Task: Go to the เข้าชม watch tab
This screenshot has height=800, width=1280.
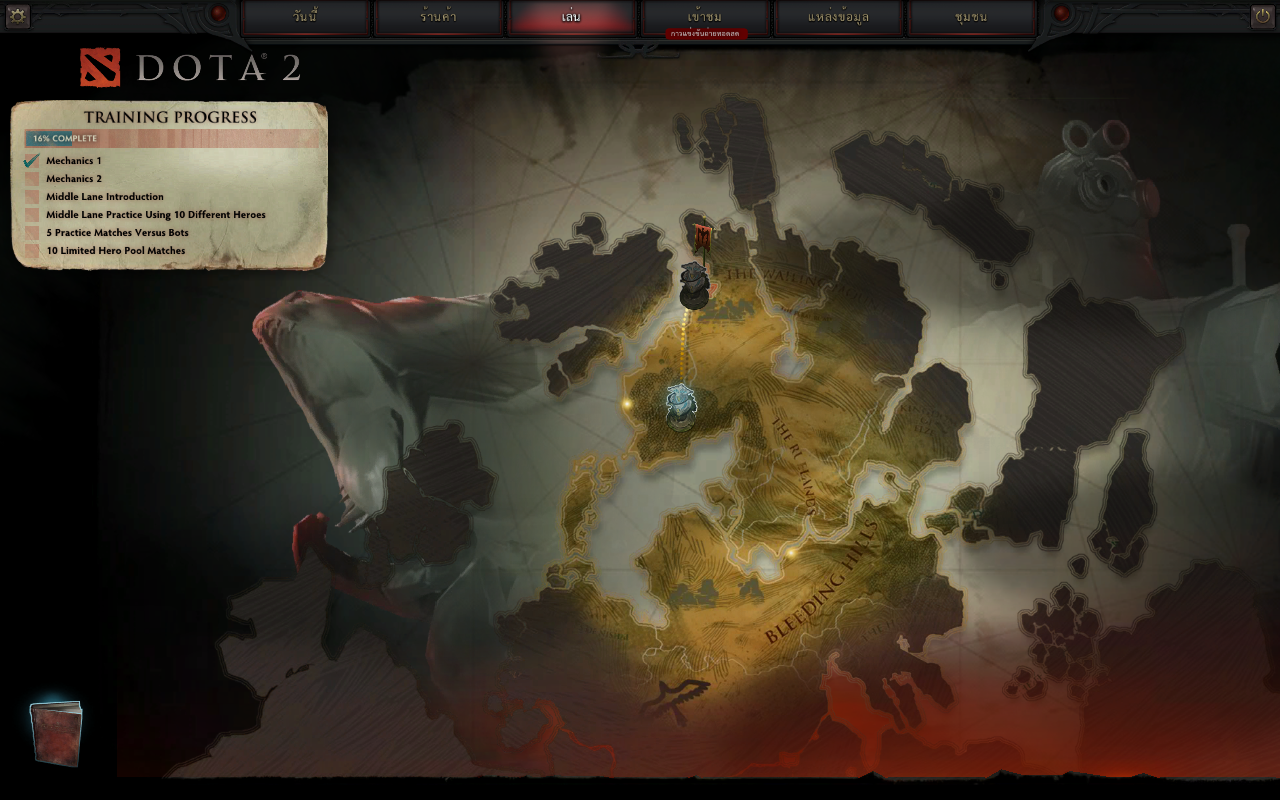Action: tap(705, 16)
